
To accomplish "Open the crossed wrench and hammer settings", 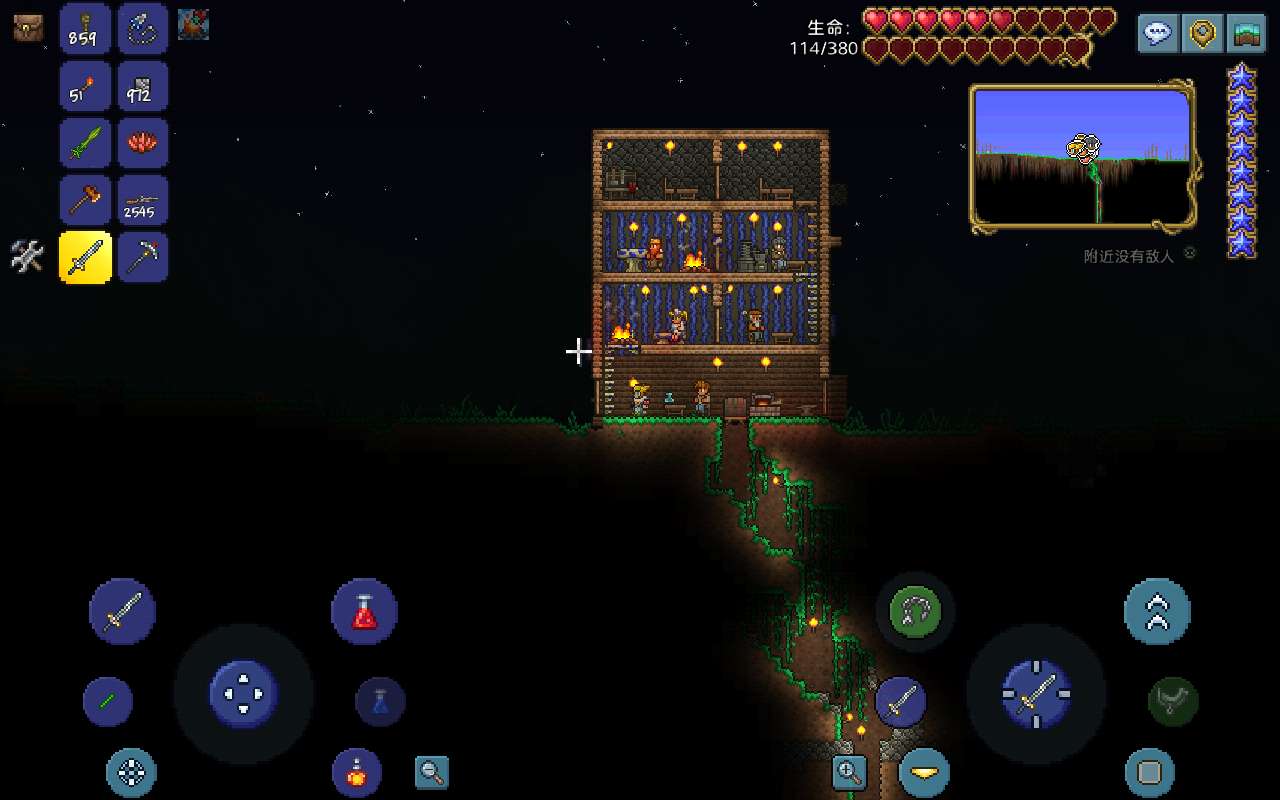I will pyautogui.click(x=28, y=257).
